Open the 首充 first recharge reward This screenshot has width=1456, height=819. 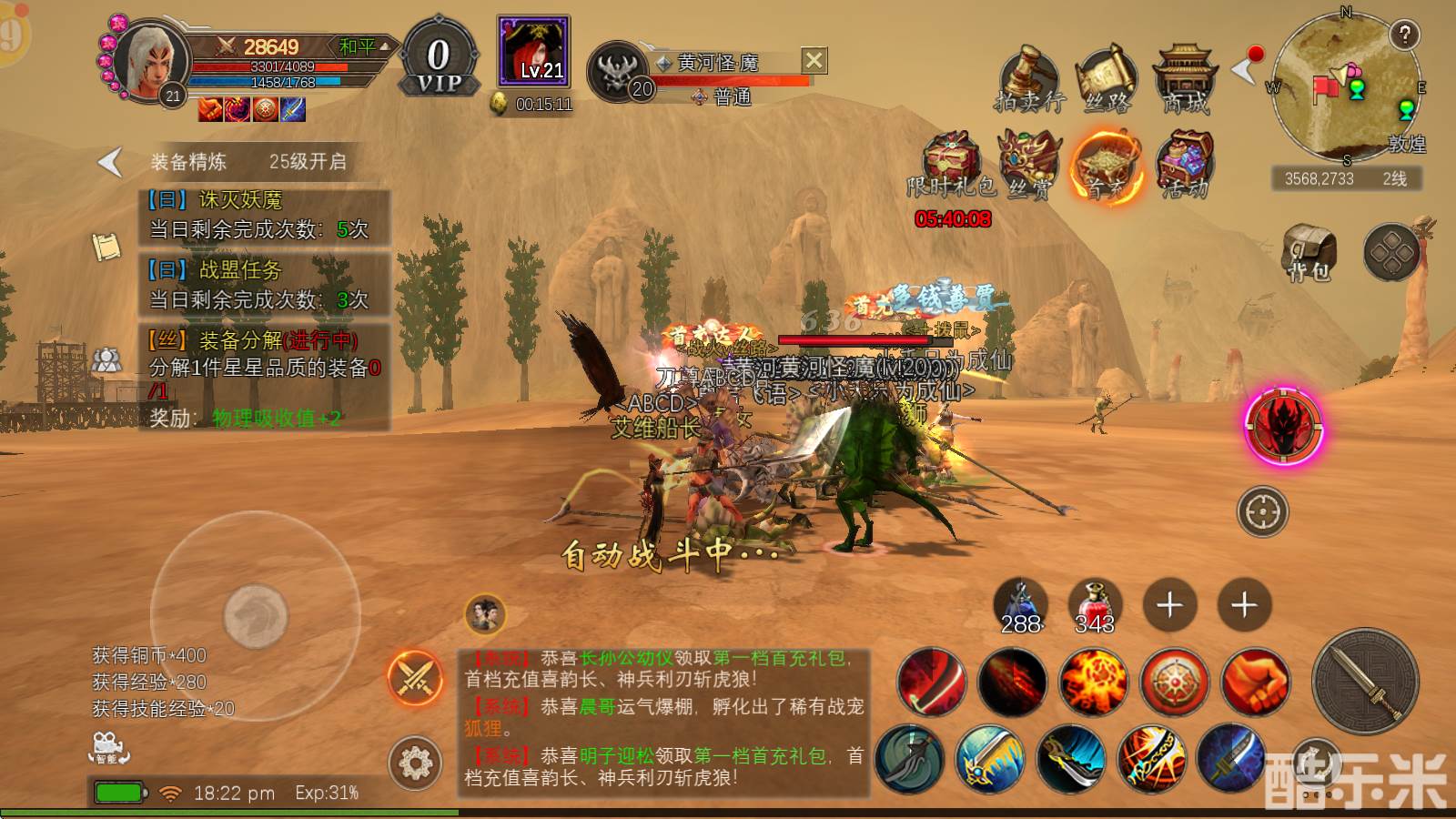tap(1107, 165)
